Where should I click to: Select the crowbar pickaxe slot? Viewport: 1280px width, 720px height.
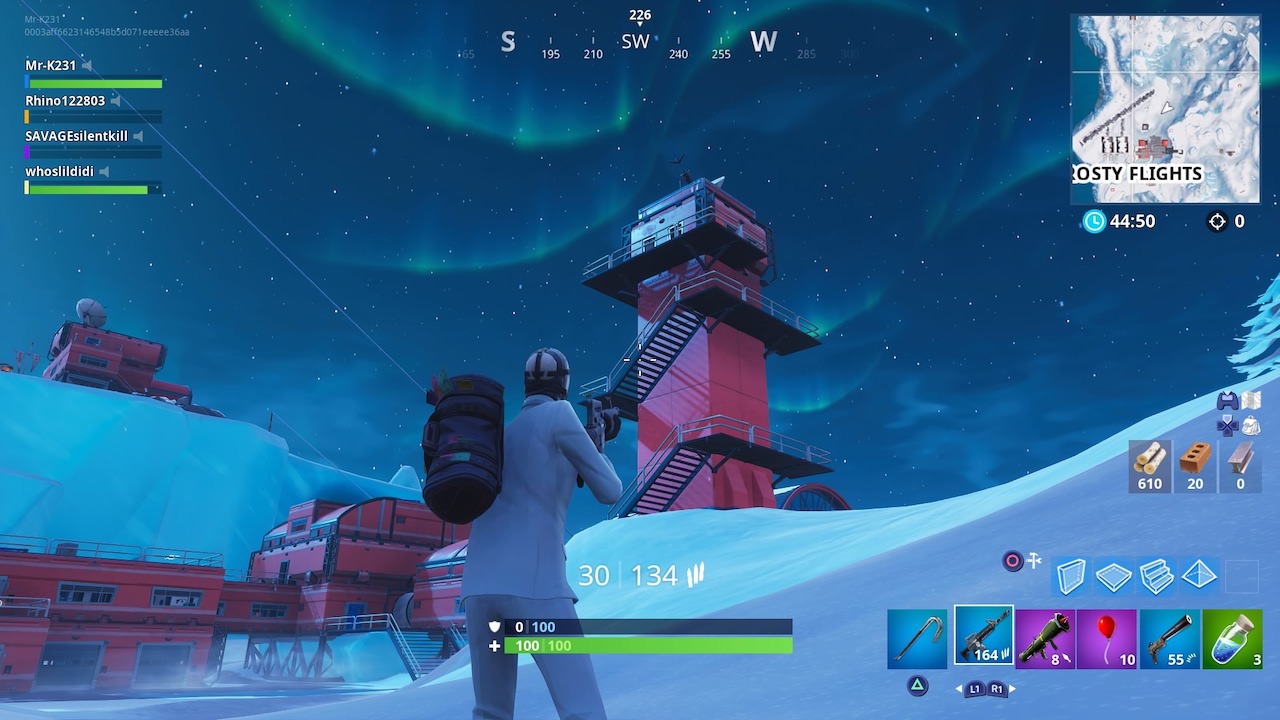pyautogui.click(x=917, y=638)
